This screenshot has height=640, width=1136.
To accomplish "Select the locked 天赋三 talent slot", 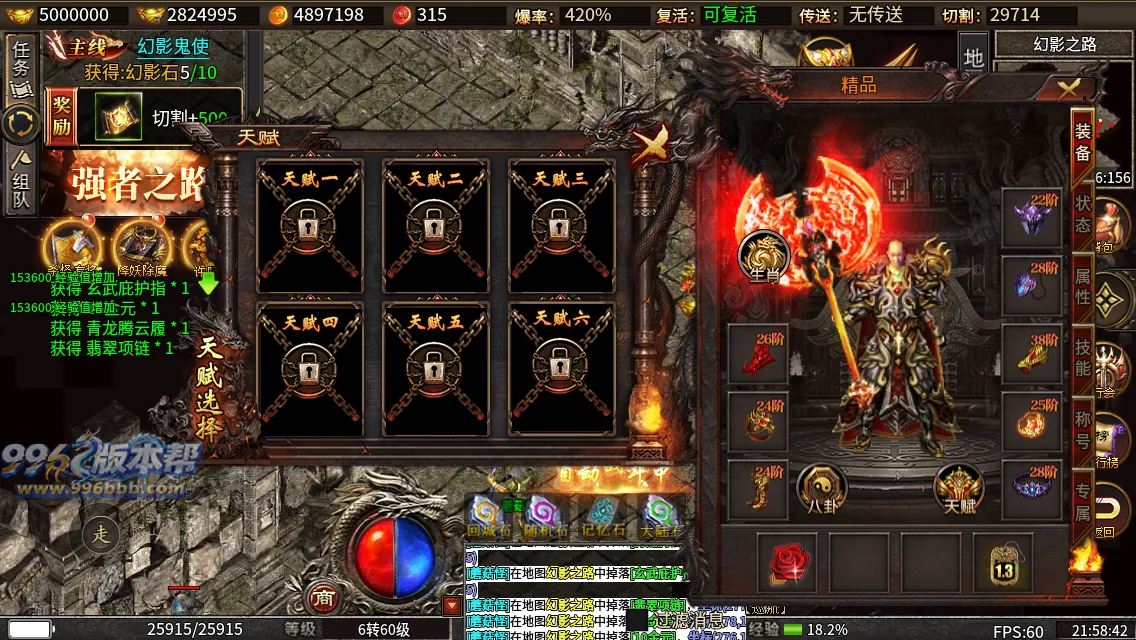I will (561, 226).
